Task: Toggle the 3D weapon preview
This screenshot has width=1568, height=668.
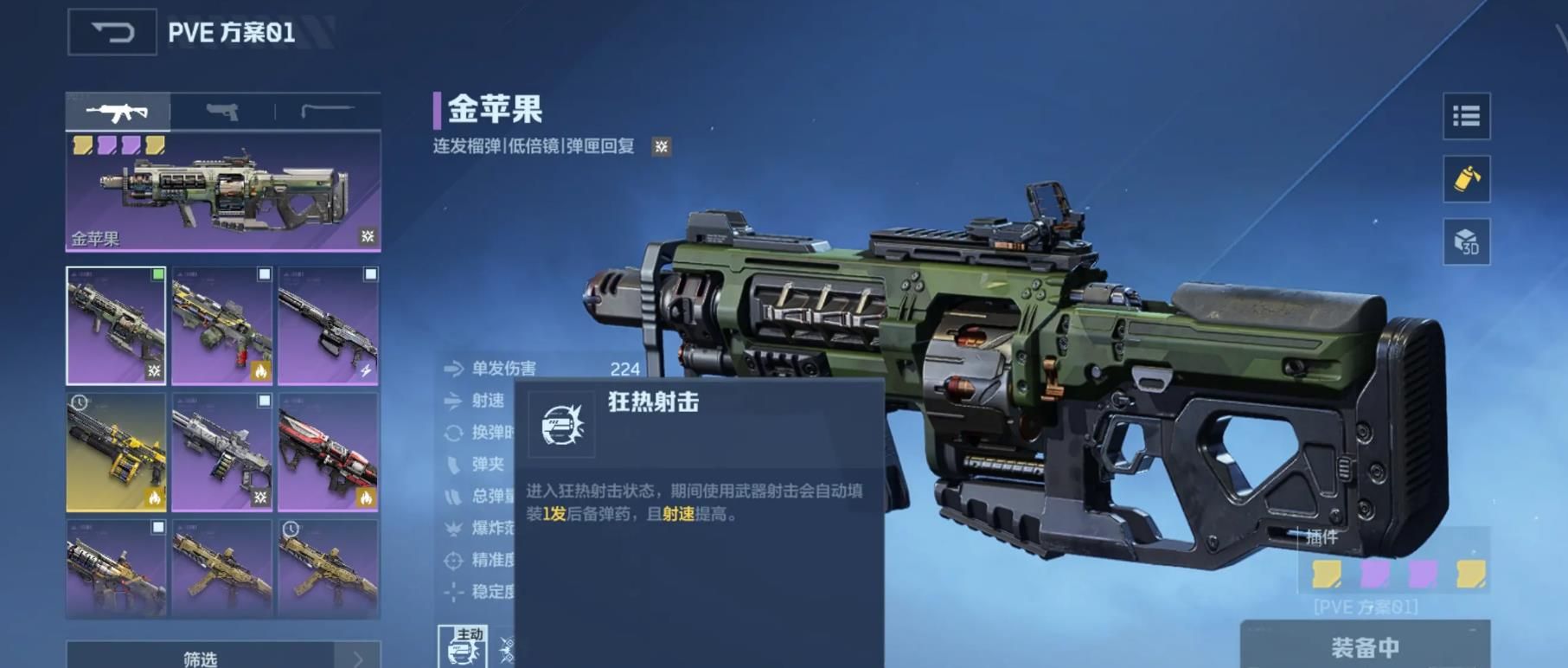Action: [x=1466, y=242]
